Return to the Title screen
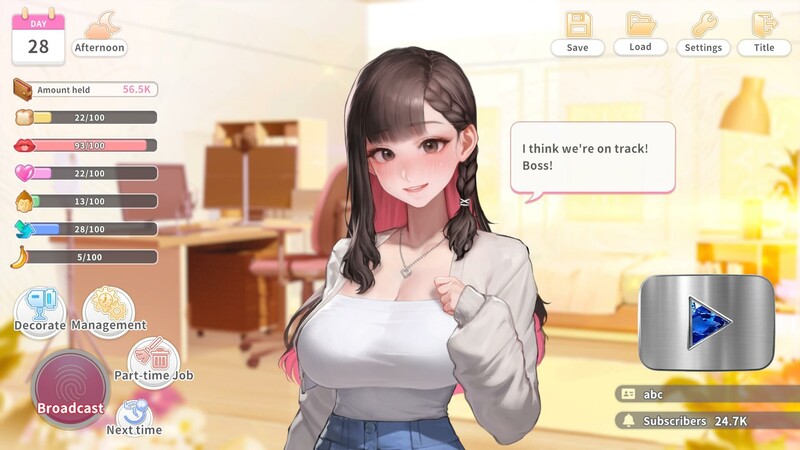This screenshot has height=450, width=800. (x=764, y=34)
